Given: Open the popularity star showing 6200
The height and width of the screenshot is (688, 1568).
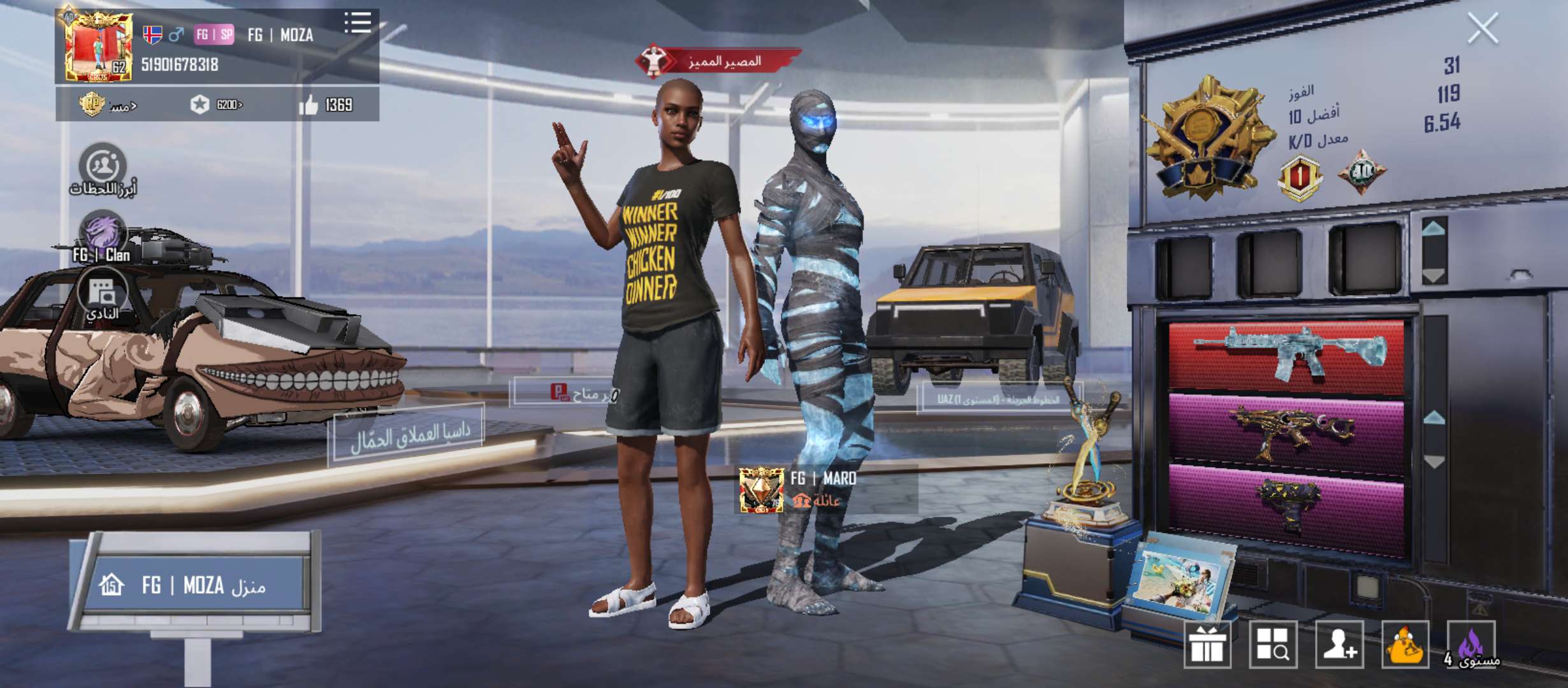Looking at the screenshot, I should pos(200,104).
